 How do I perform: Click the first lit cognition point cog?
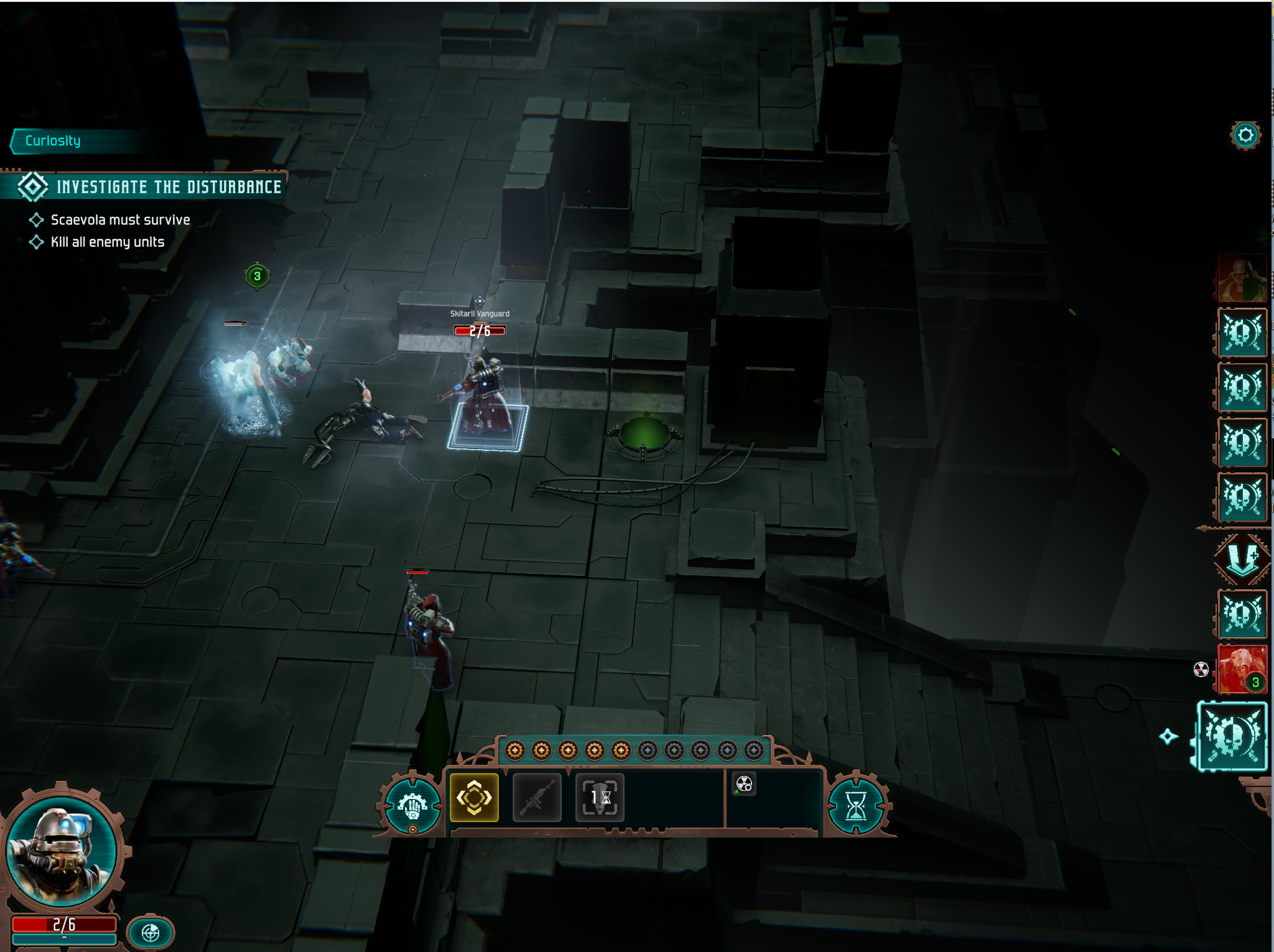coord(514,751)
